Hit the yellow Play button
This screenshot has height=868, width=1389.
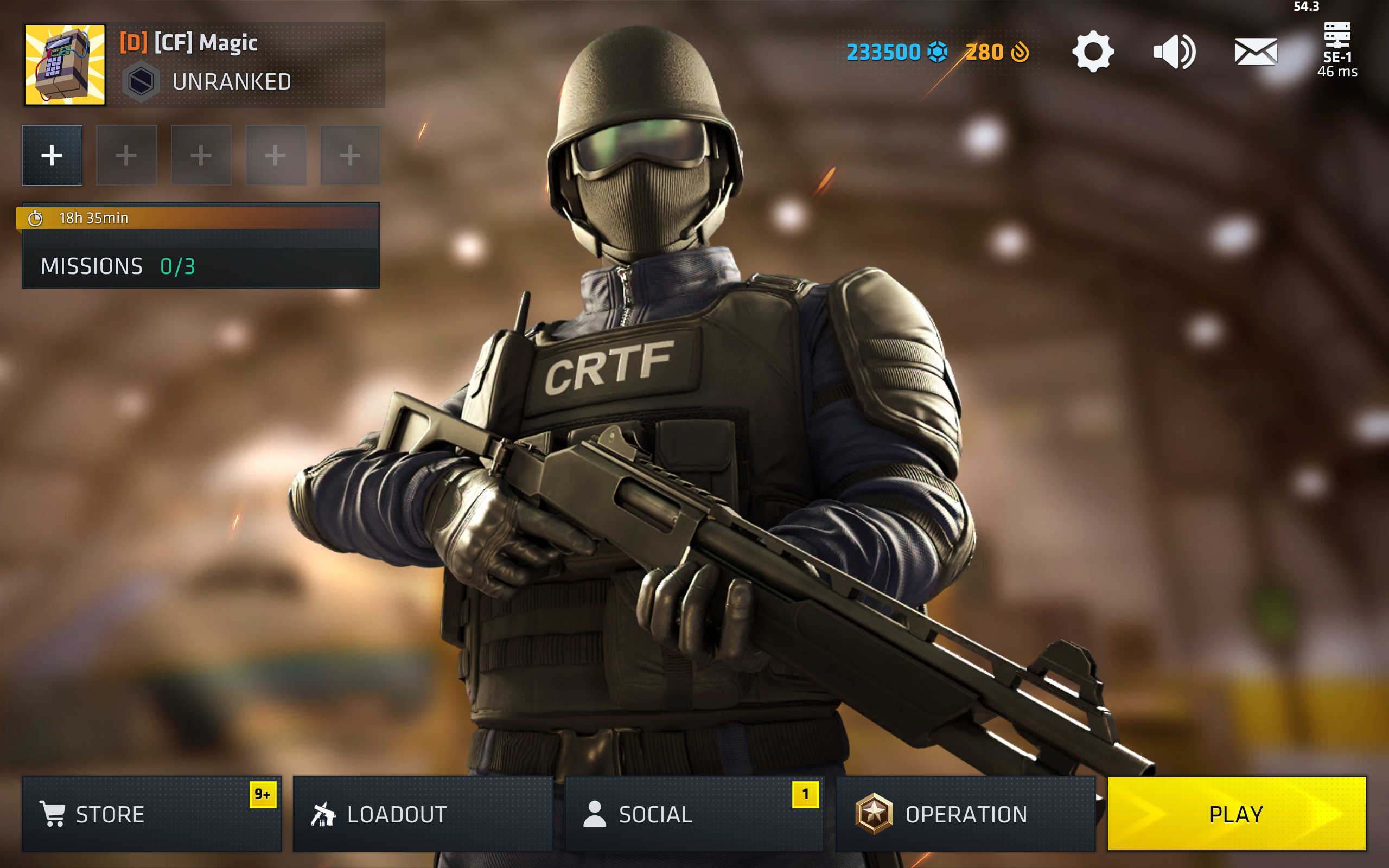coord(1236,813)
